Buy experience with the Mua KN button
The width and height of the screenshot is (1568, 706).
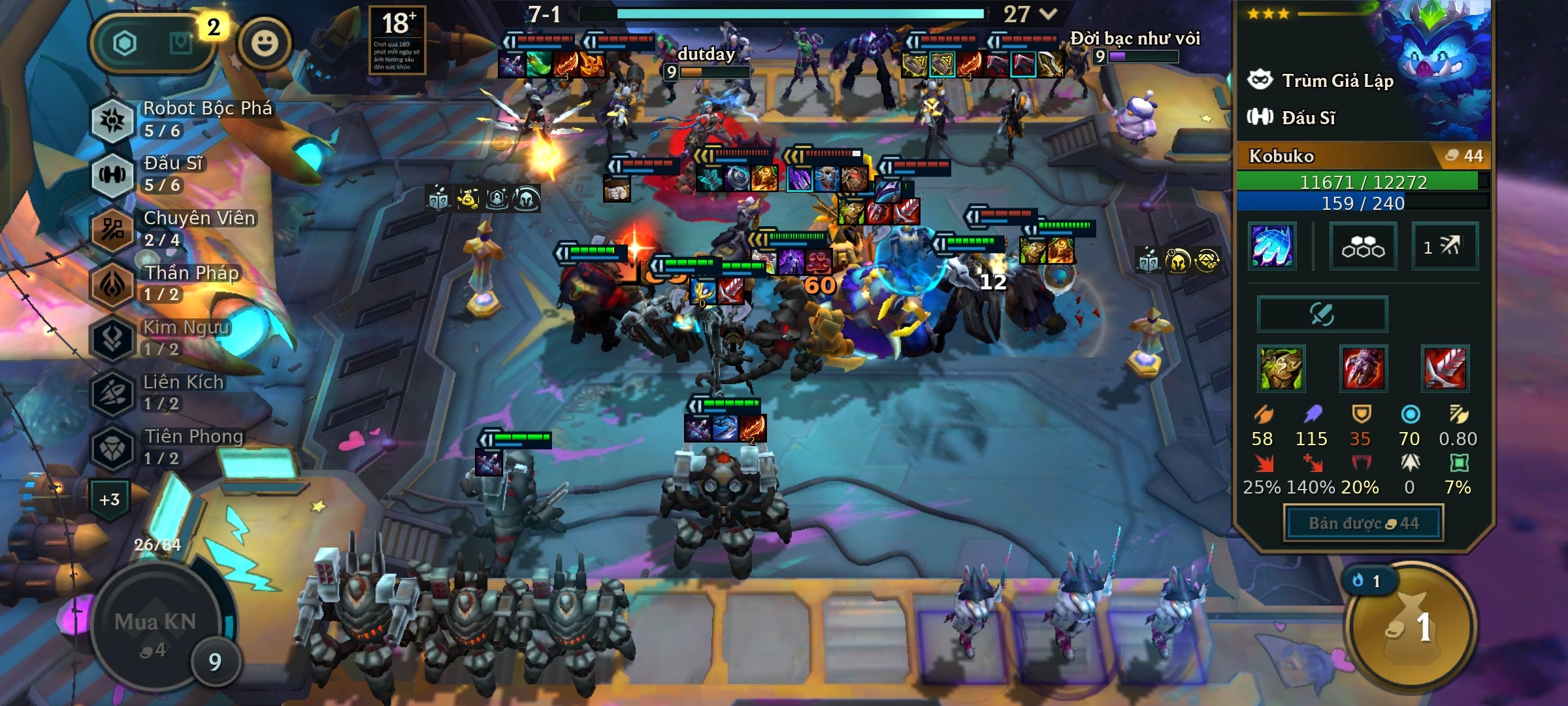(155, 629)
